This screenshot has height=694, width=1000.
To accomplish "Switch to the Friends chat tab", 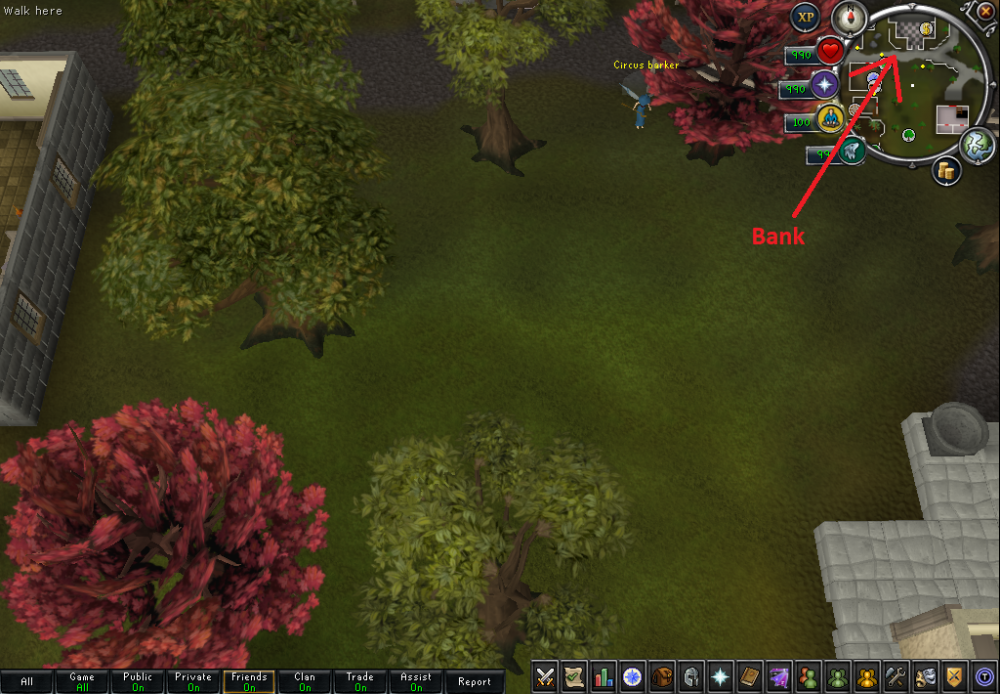I will click(249, 682).
